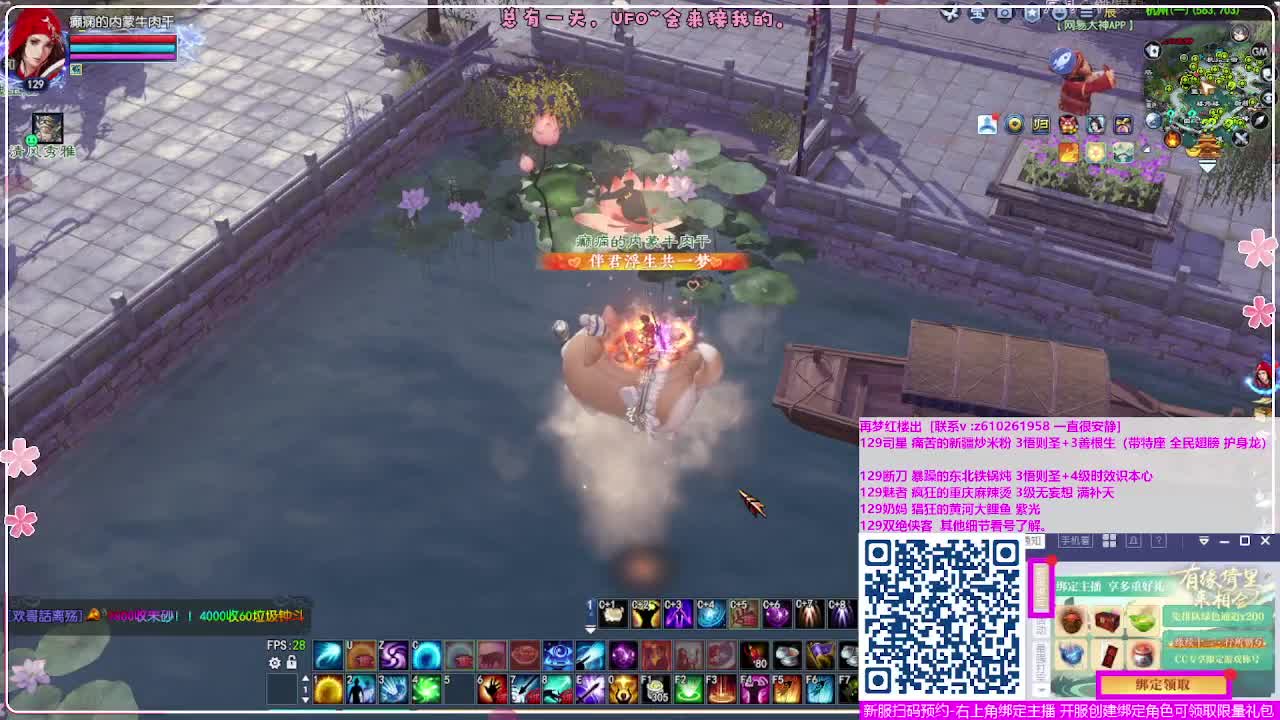1280x720 pixels.
Task: Toggle the lock icon on the skill bar
Action: click(x=290, y=663)
